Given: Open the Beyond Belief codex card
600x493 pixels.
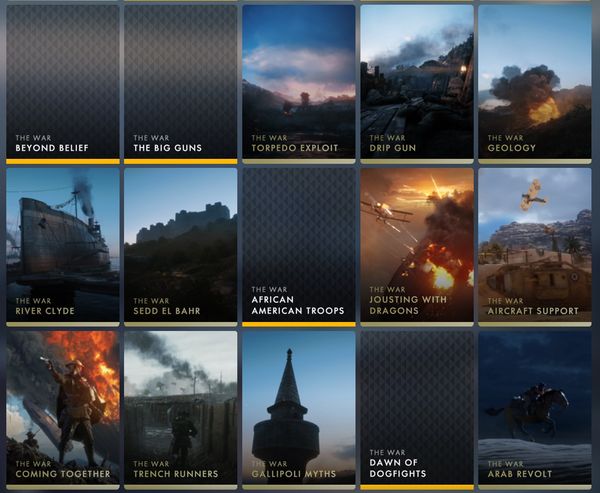Looking at the screenshot, I should (62, 82).
